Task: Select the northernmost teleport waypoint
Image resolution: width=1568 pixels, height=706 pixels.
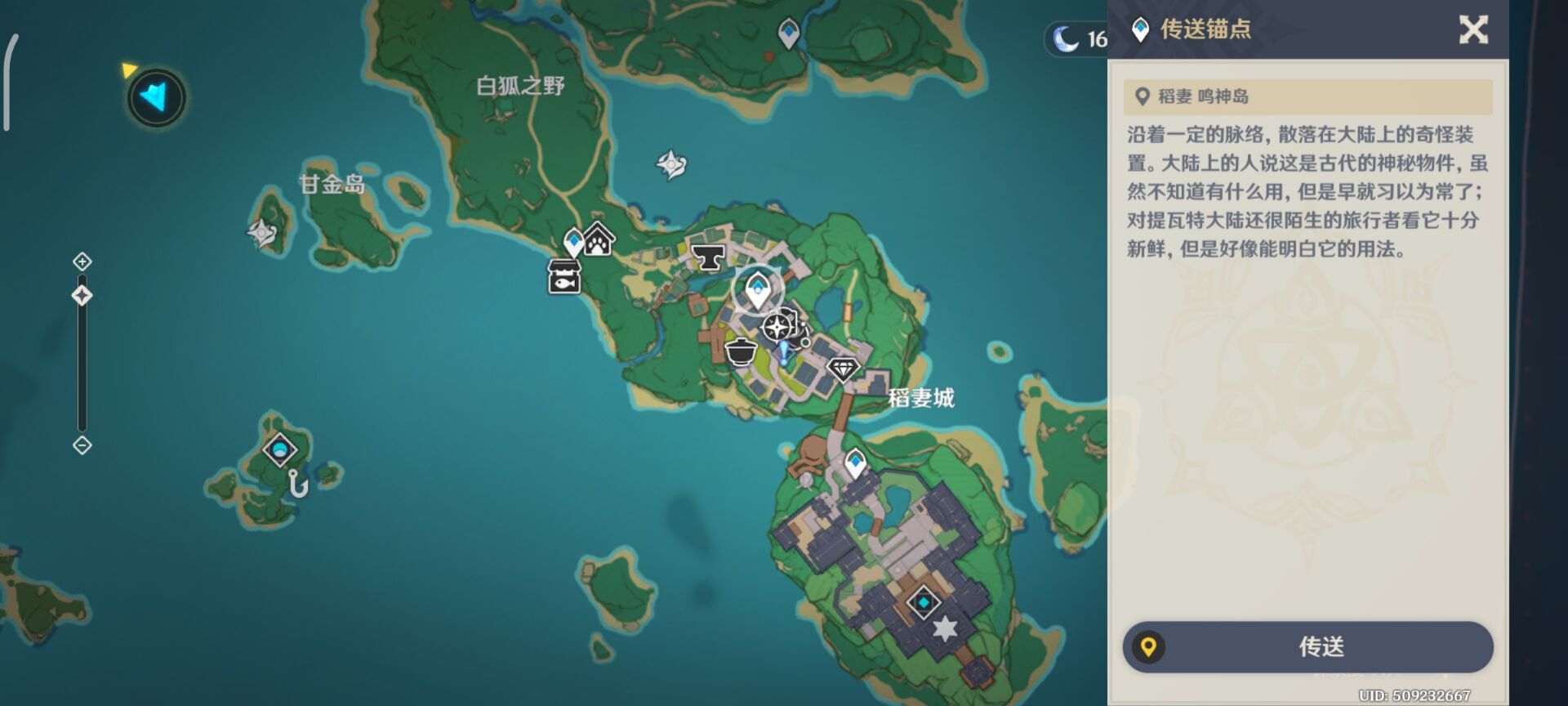Action: pos(788,34)
